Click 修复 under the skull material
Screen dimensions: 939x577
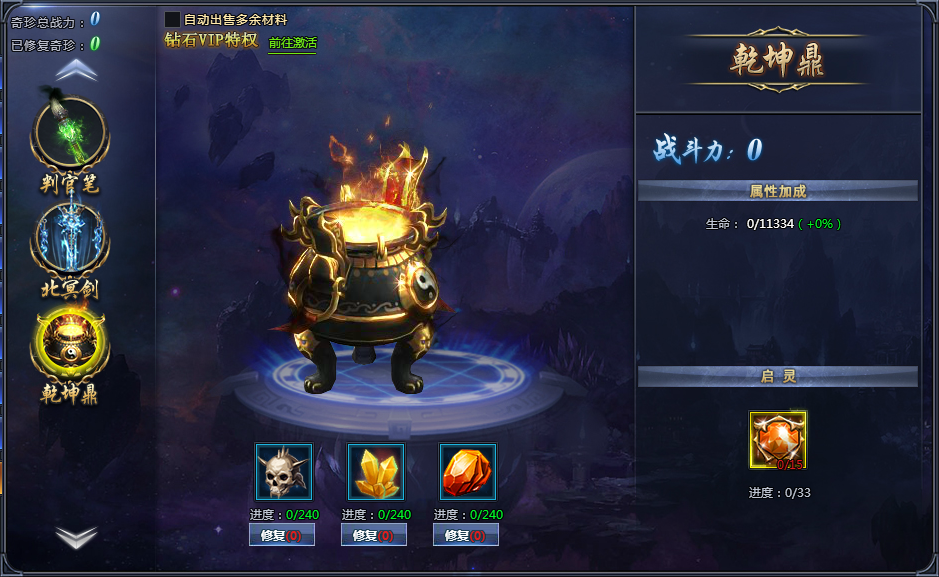[x=282, y=535]
